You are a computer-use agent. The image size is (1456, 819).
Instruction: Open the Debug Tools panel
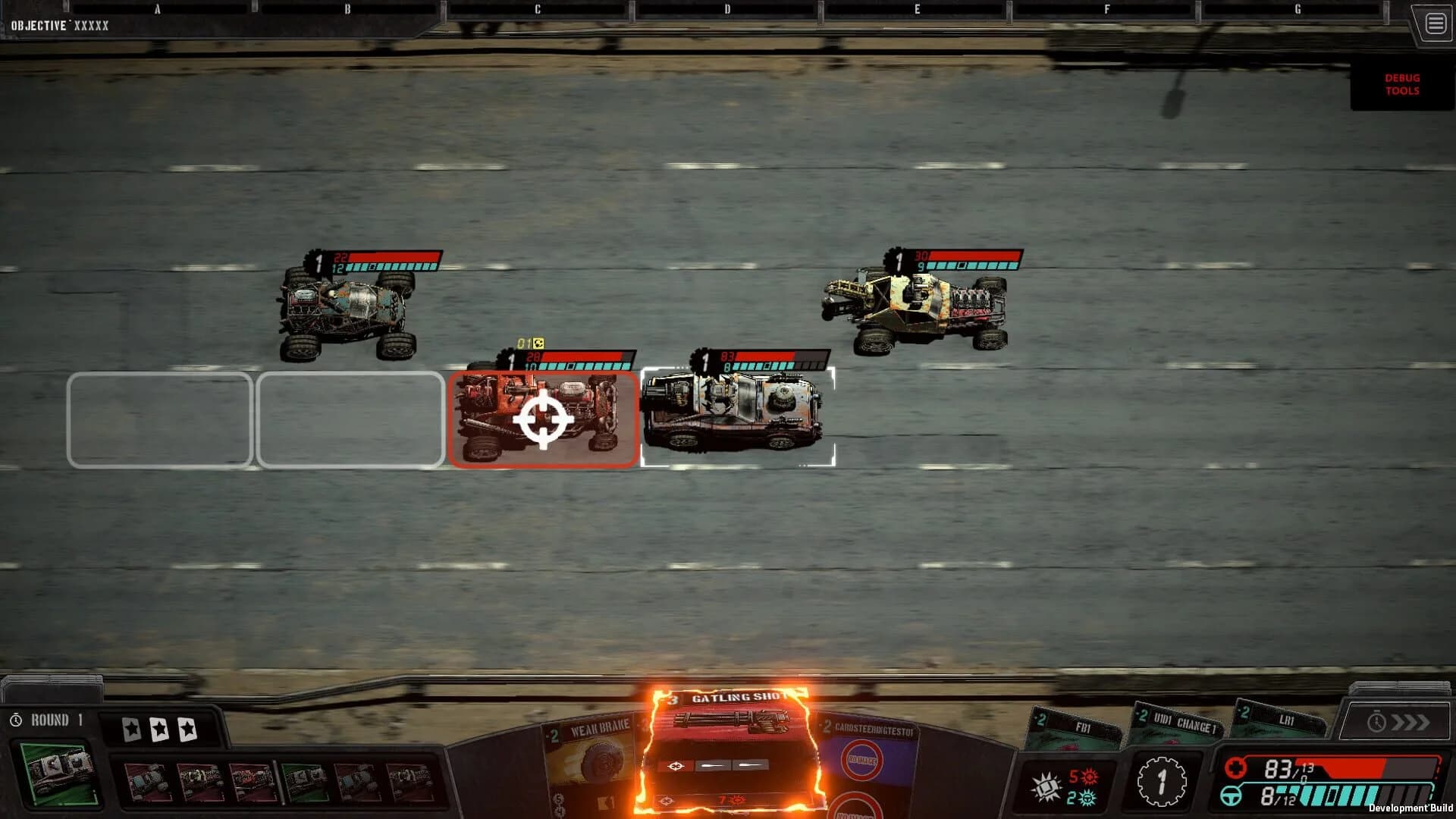(1401, 83)
